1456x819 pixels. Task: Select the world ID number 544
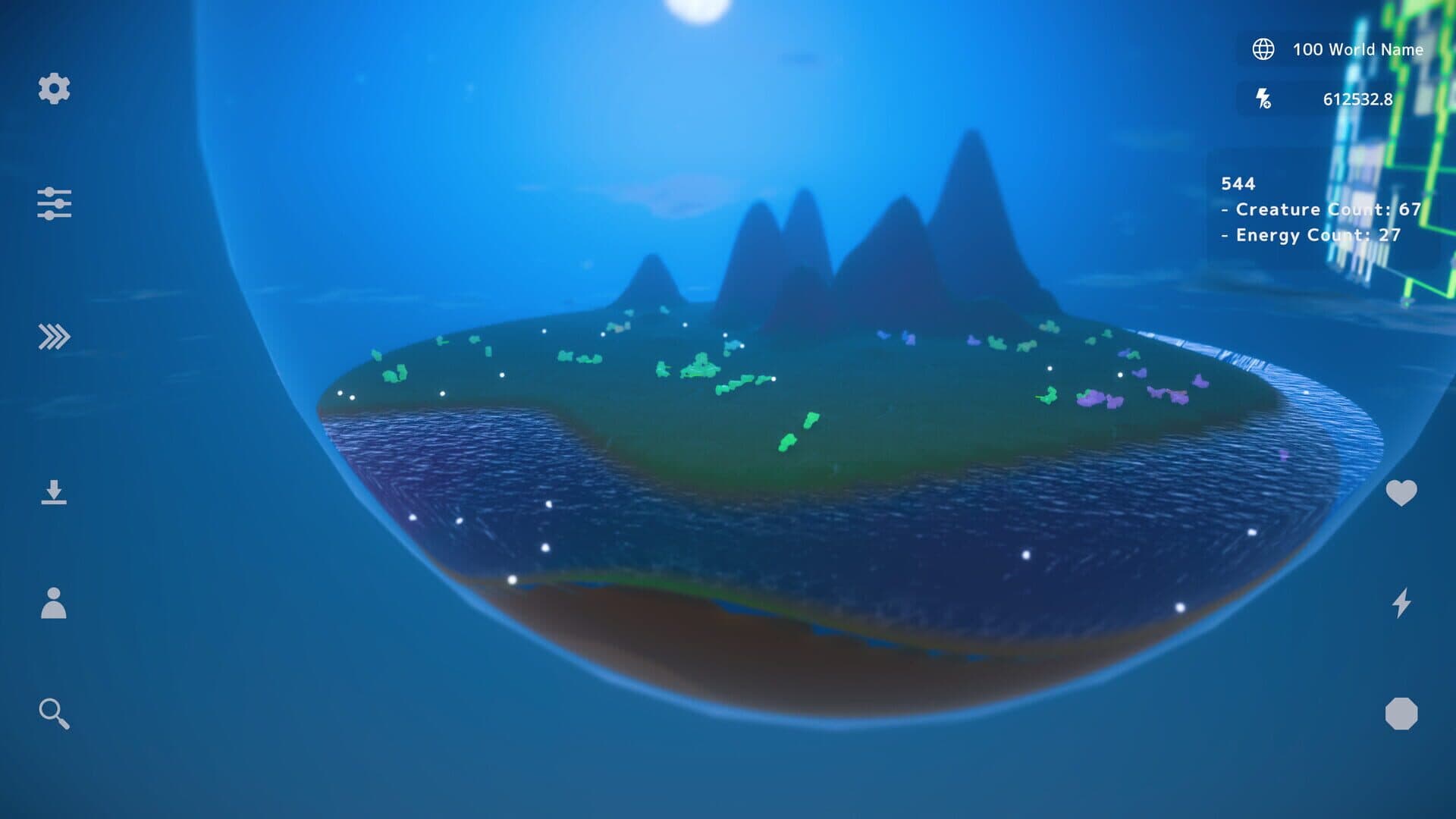click(1239, 184)
